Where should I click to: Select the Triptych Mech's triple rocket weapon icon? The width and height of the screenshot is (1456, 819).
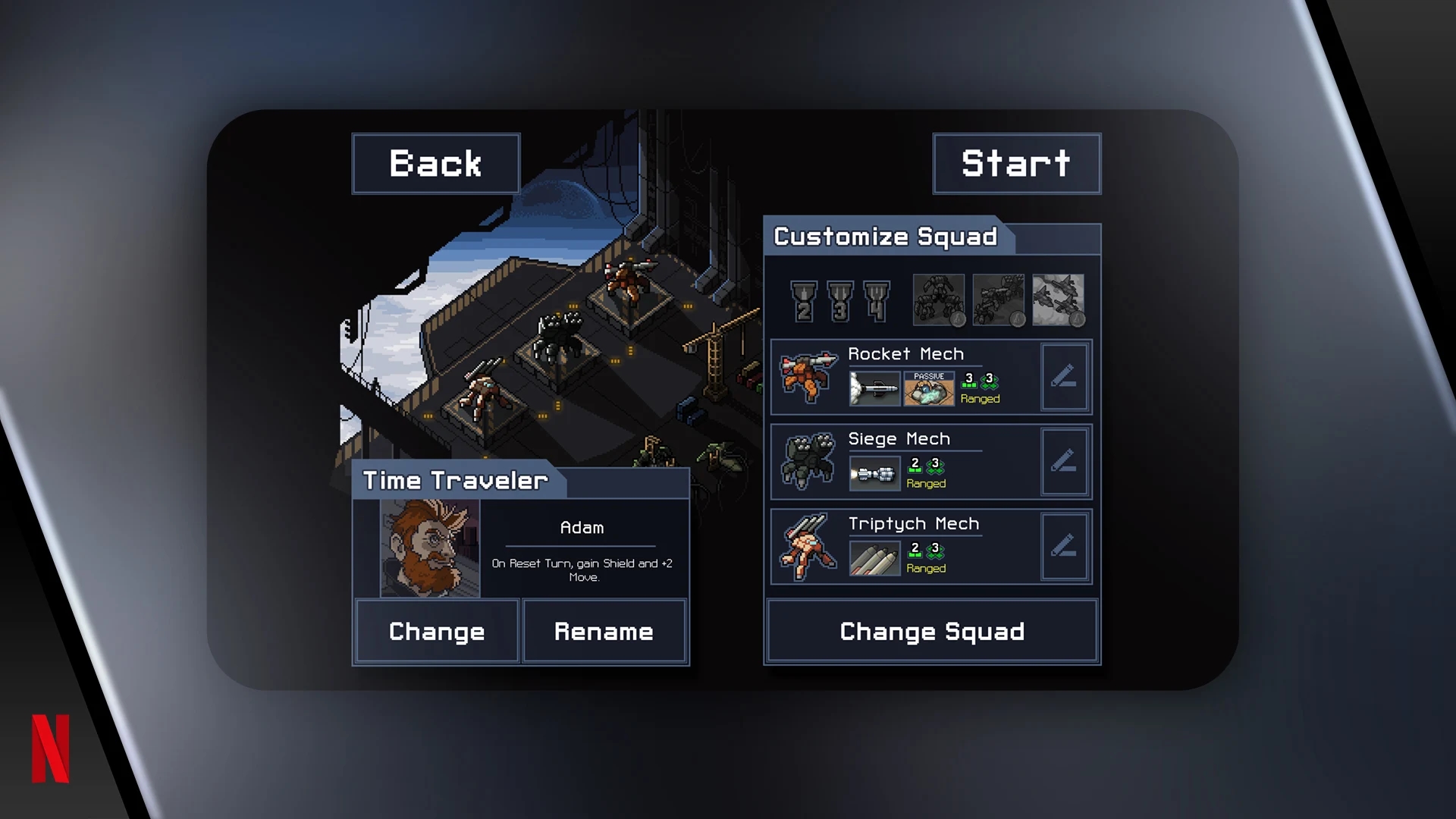(874, 557)
